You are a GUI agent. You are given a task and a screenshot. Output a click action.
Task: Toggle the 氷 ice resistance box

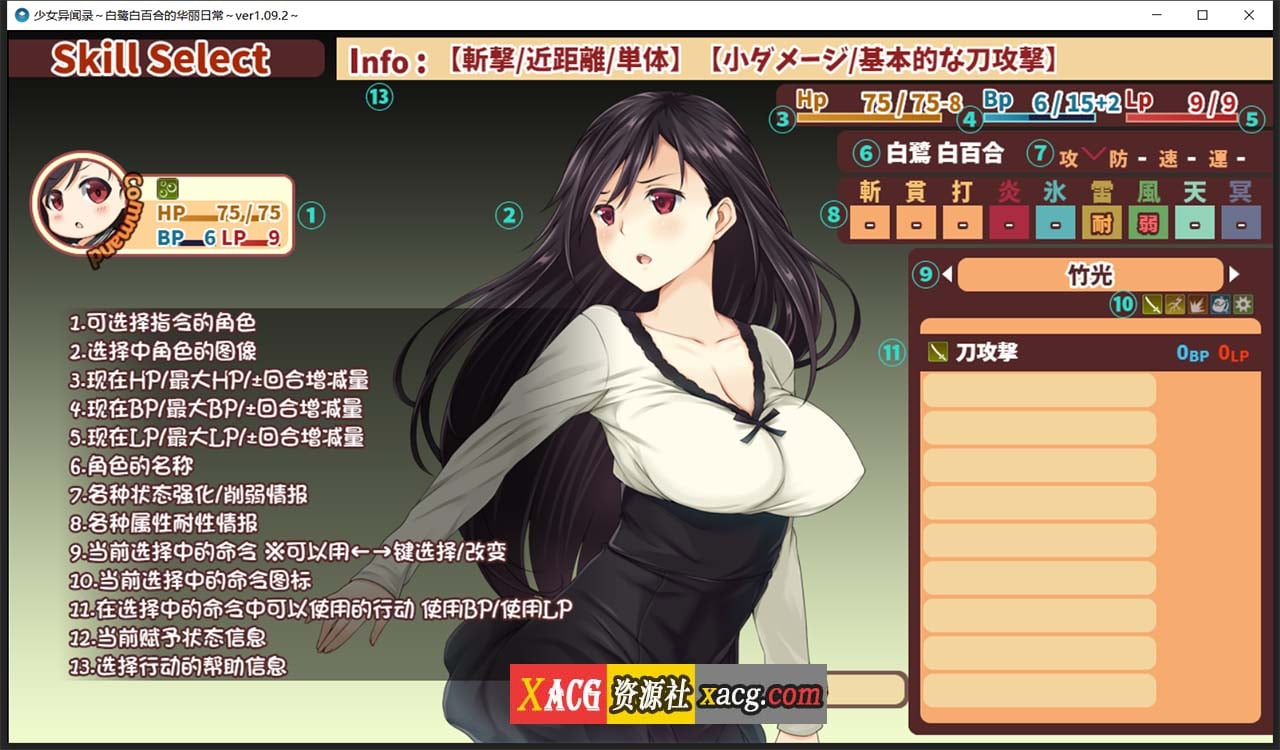click(1054, 224)
